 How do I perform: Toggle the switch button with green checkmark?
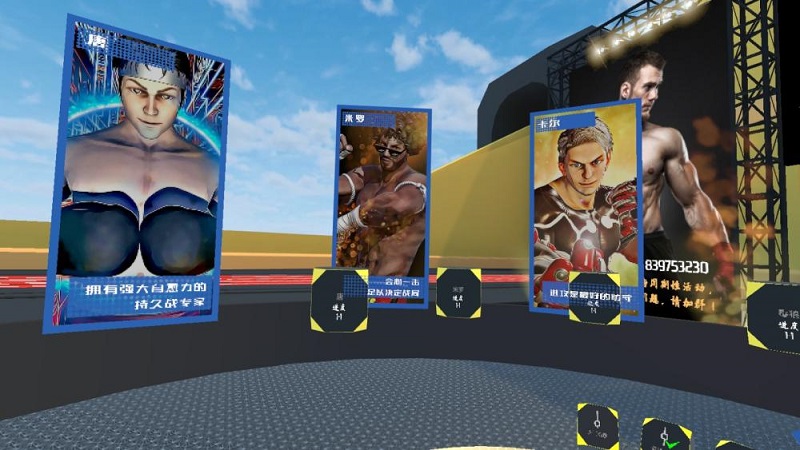[x=665, y=436]
